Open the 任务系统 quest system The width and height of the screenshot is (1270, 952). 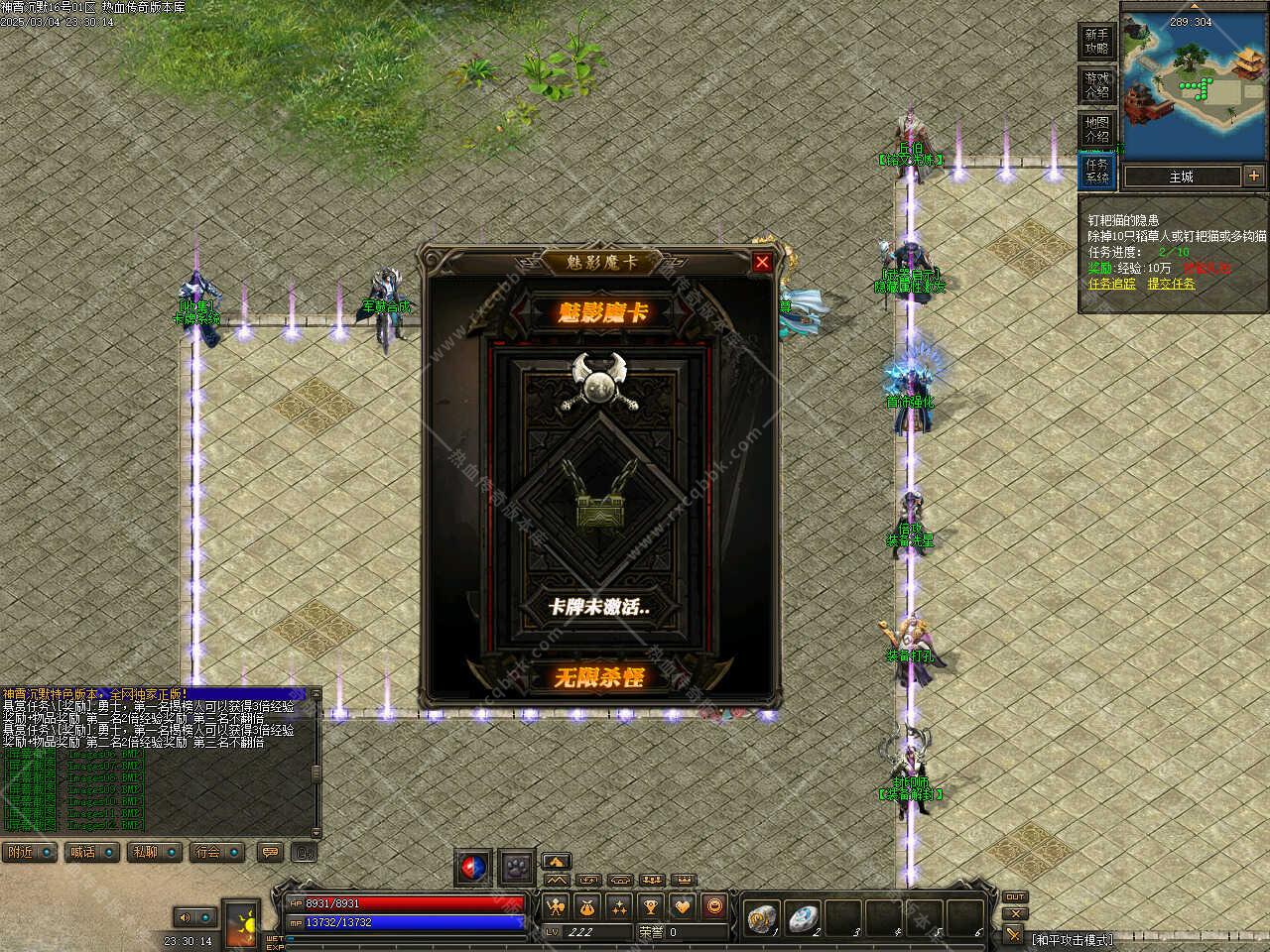(1096, 171)
